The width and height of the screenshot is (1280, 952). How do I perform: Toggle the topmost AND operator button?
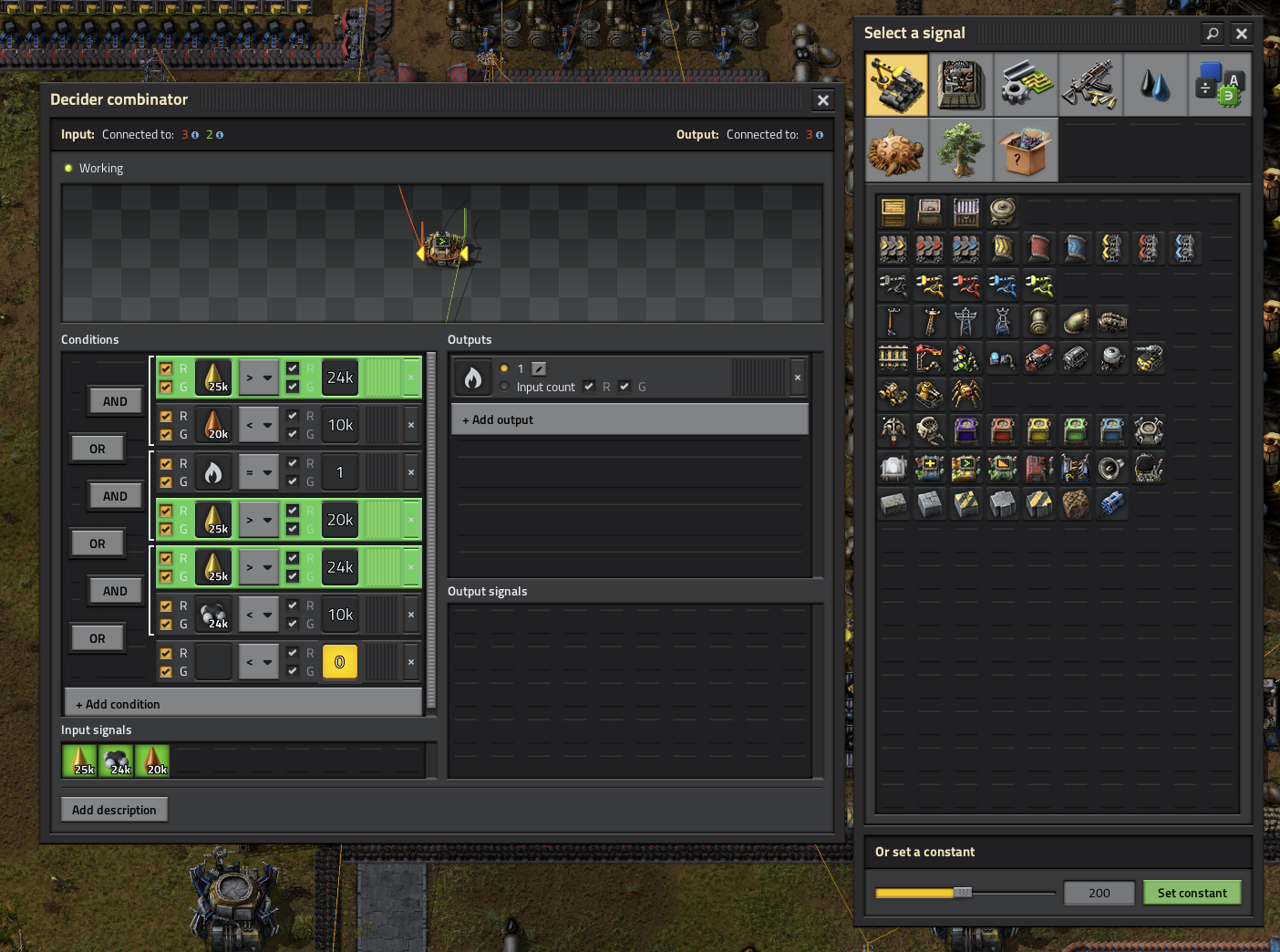click(x=115, y=401)
